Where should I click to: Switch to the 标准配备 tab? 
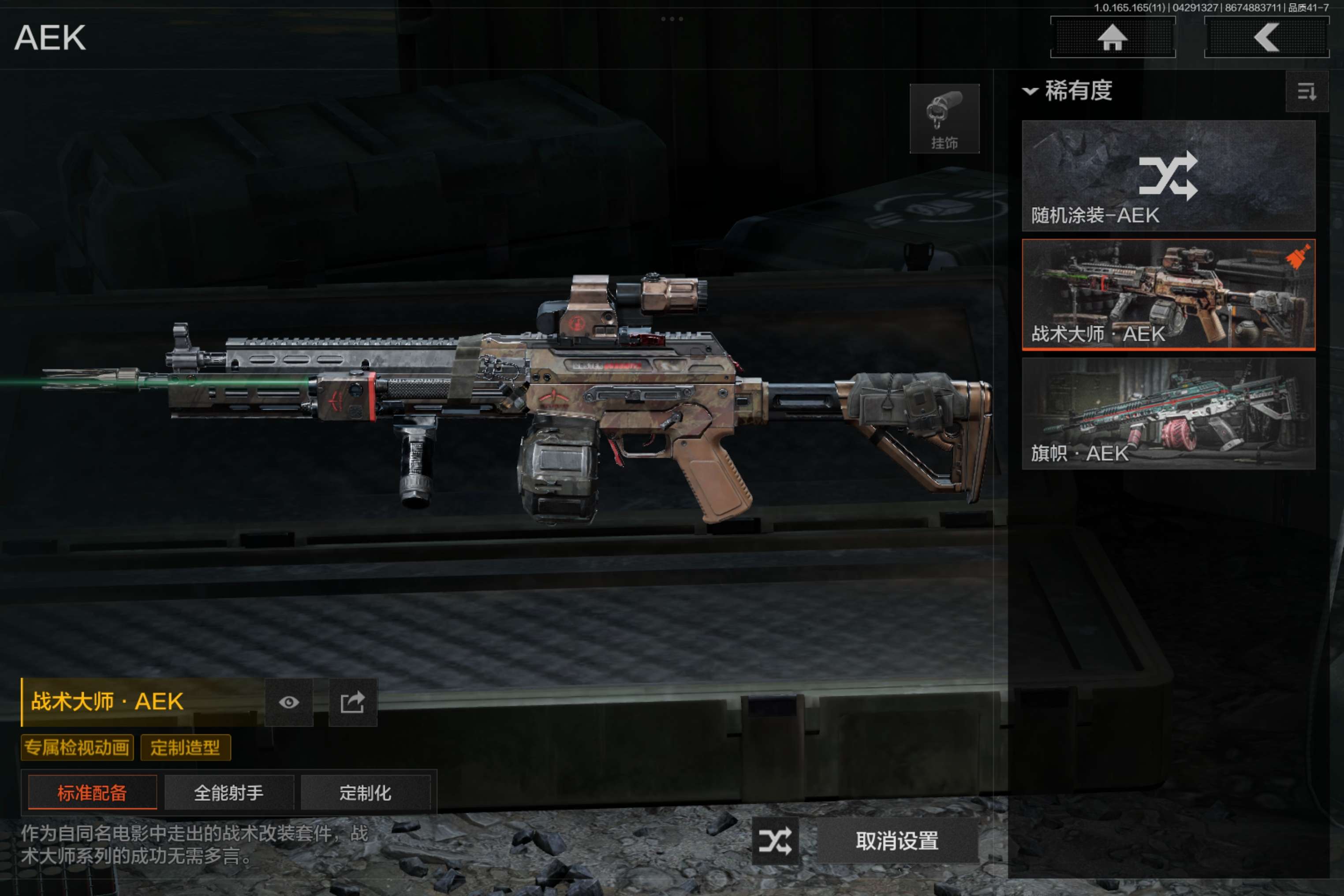[92, 792]
